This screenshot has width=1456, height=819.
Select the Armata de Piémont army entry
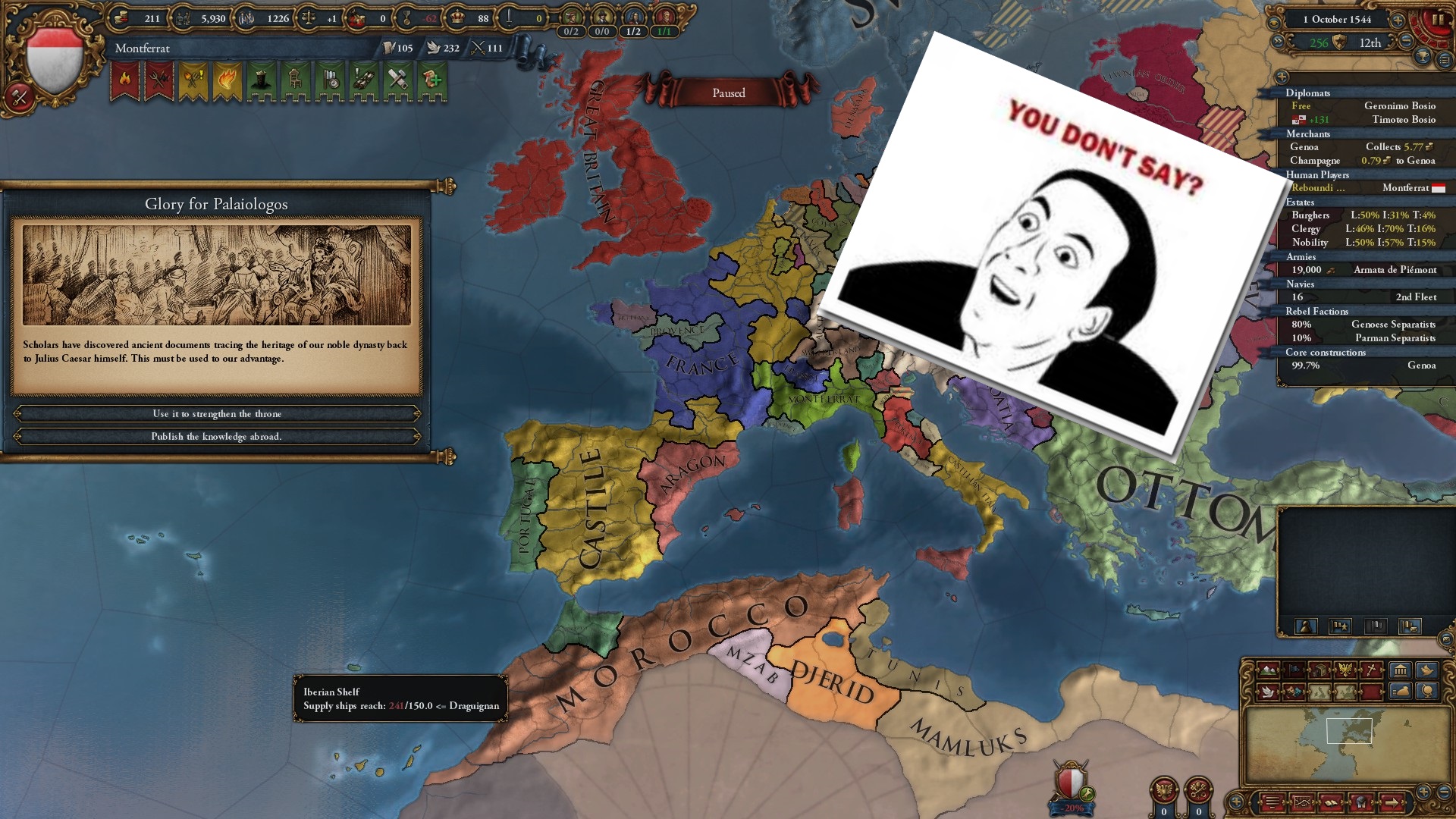pyautogui.click(x=1395, y=270)
